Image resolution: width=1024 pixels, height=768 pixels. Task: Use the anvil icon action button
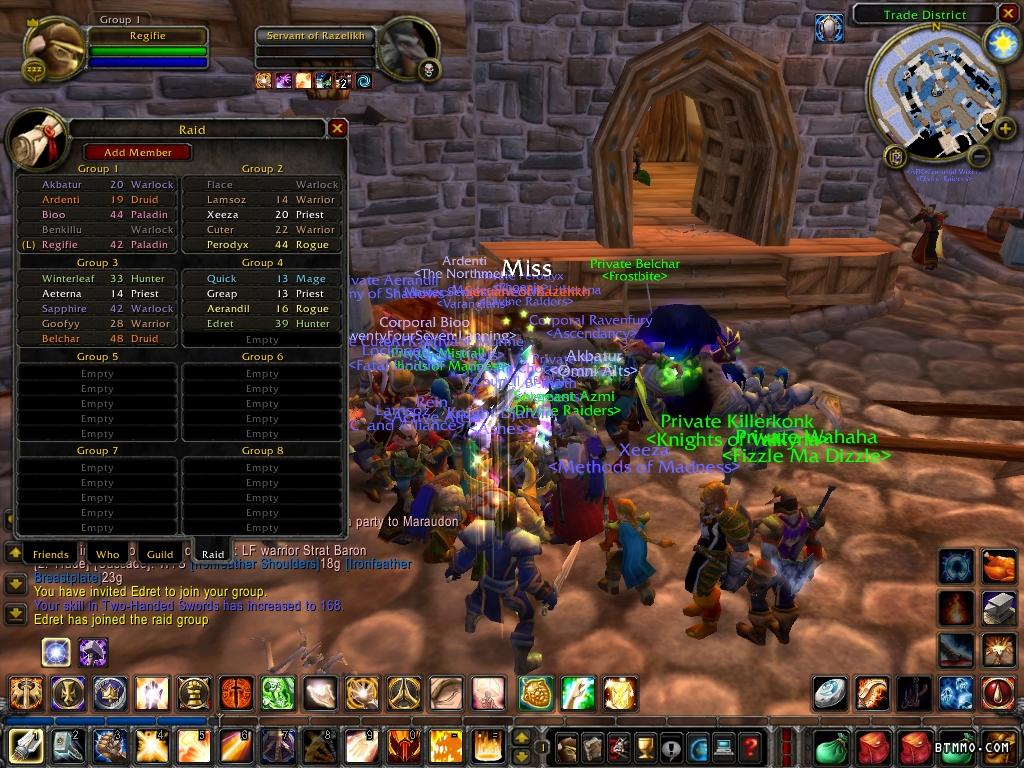997,607
